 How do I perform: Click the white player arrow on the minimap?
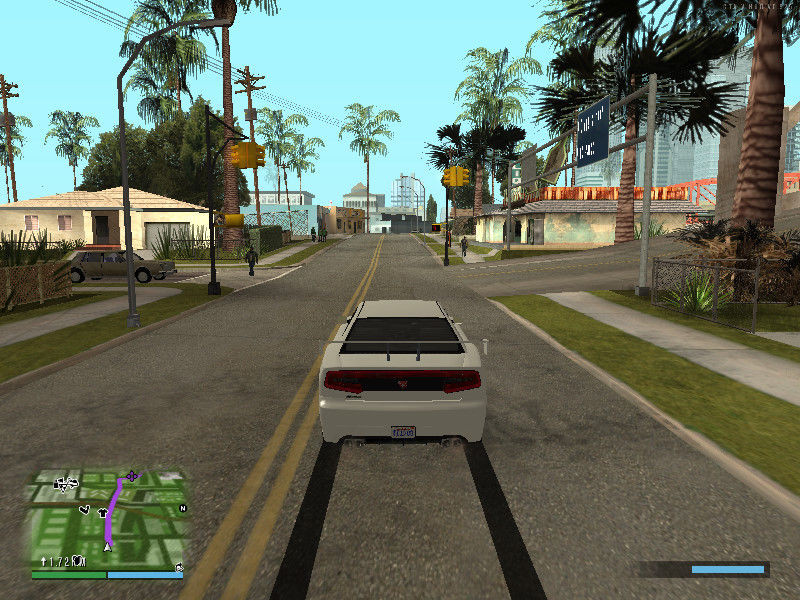[x=107, y=546]
